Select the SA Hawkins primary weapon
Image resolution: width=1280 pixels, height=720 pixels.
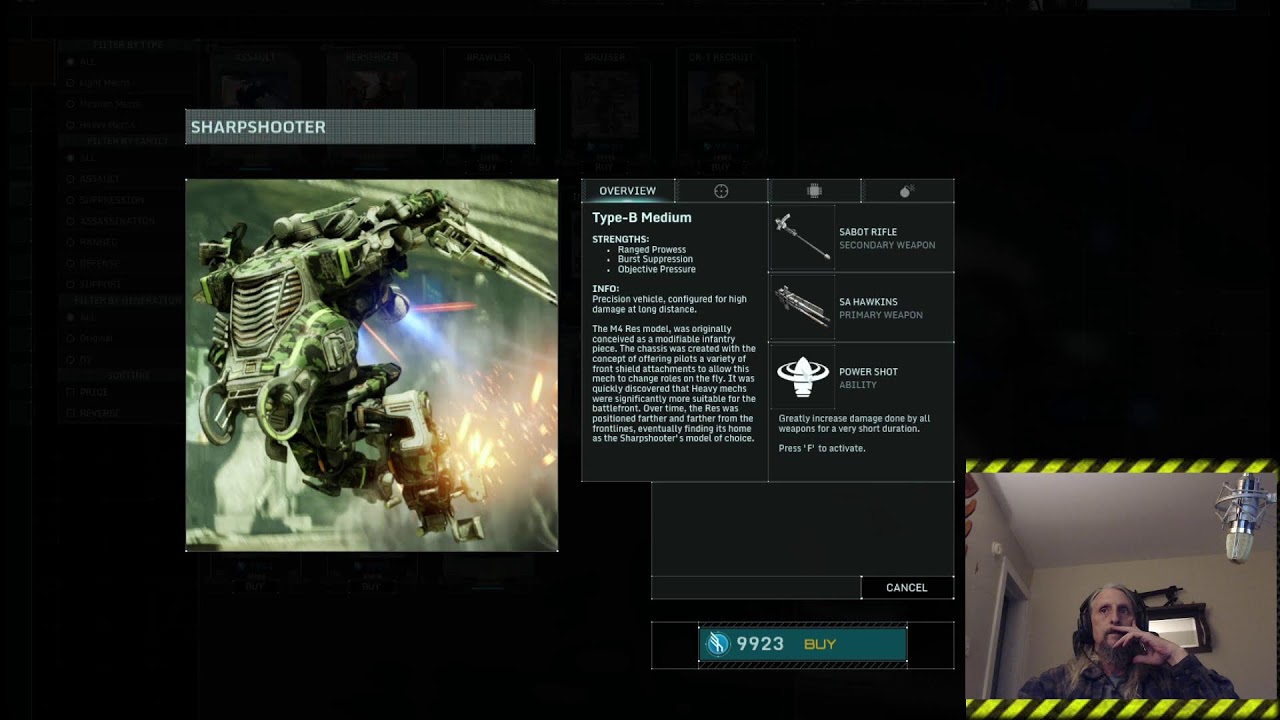coord(861,308)
